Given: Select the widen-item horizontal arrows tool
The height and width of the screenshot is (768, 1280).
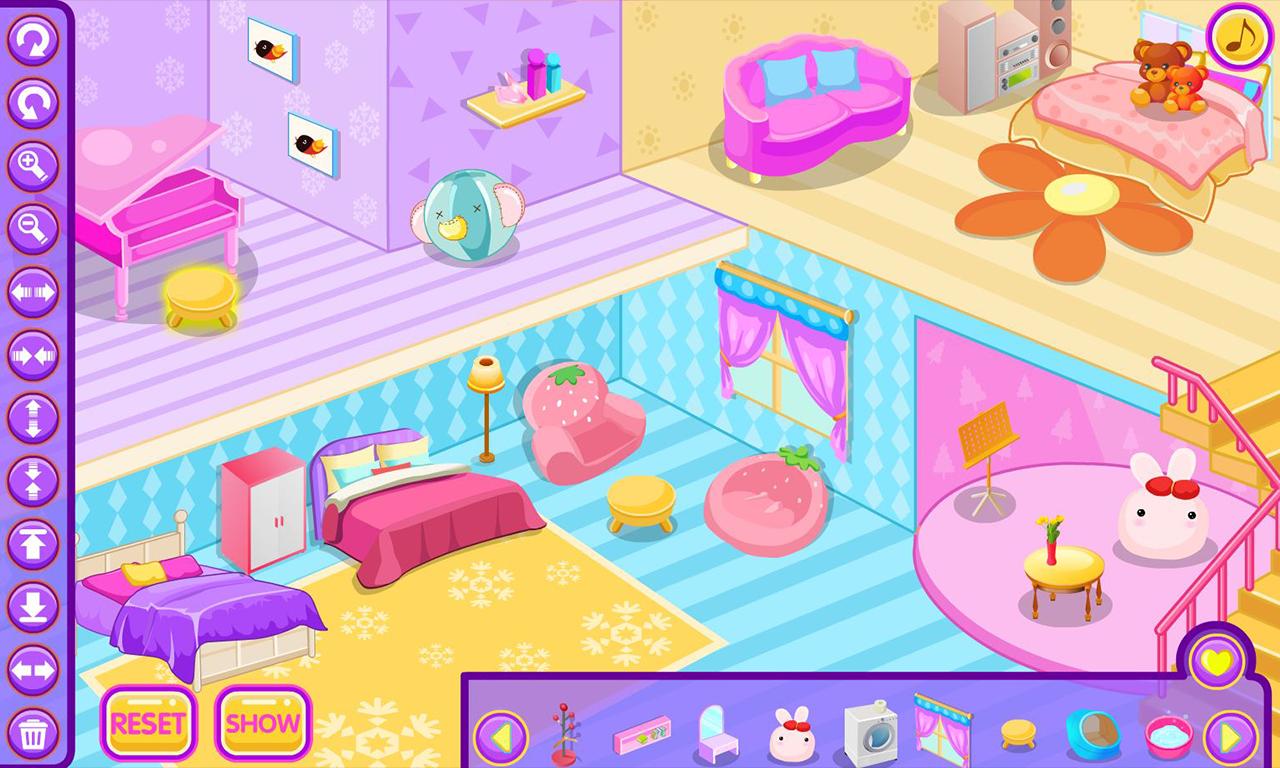Looking at the screenshot, I should (x=33, y=290).
